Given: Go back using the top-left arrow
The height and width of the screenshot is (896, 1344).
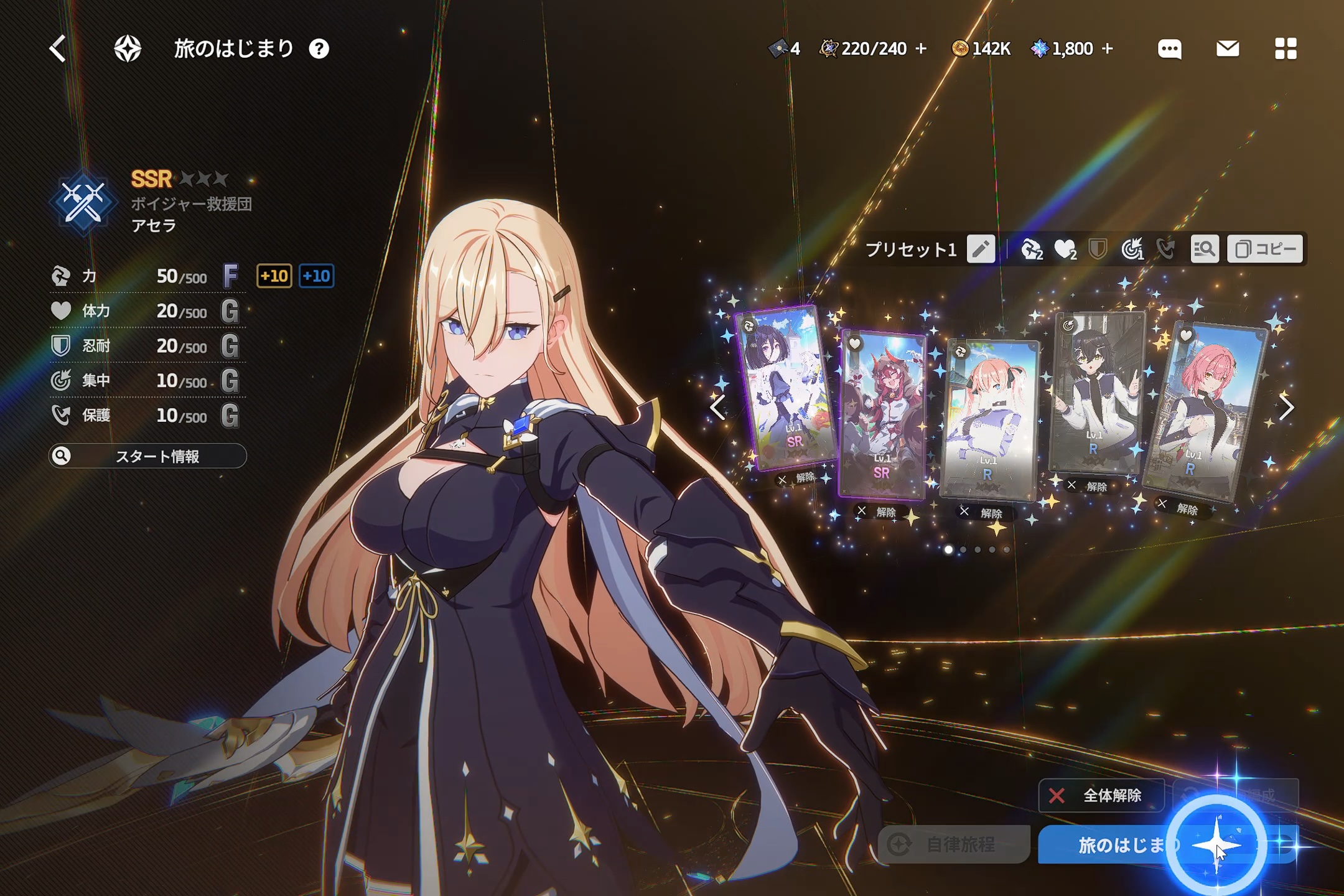Looking at the screenshot, I should (58, 49).
